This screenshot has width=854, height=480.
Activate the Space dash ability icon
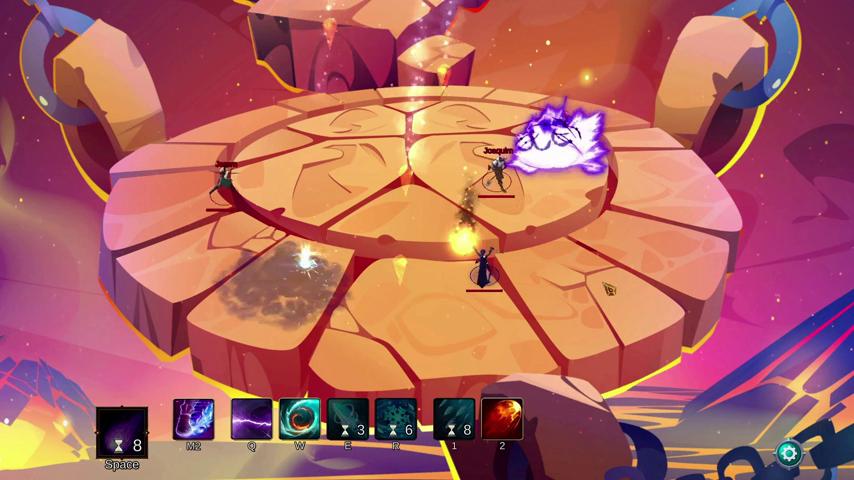click(122, 432)
